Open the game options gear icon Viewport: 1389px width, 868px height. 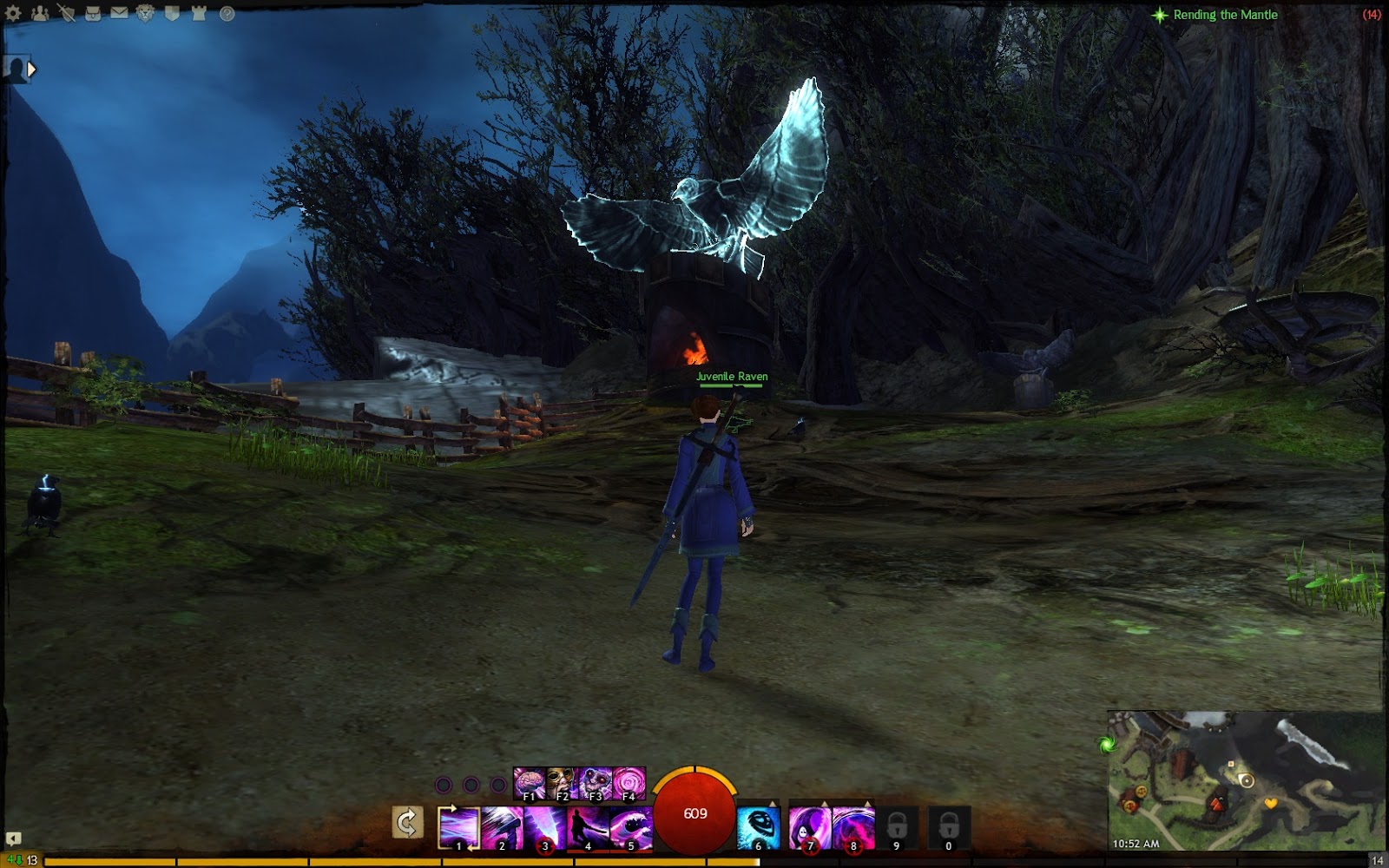(14, 13)
